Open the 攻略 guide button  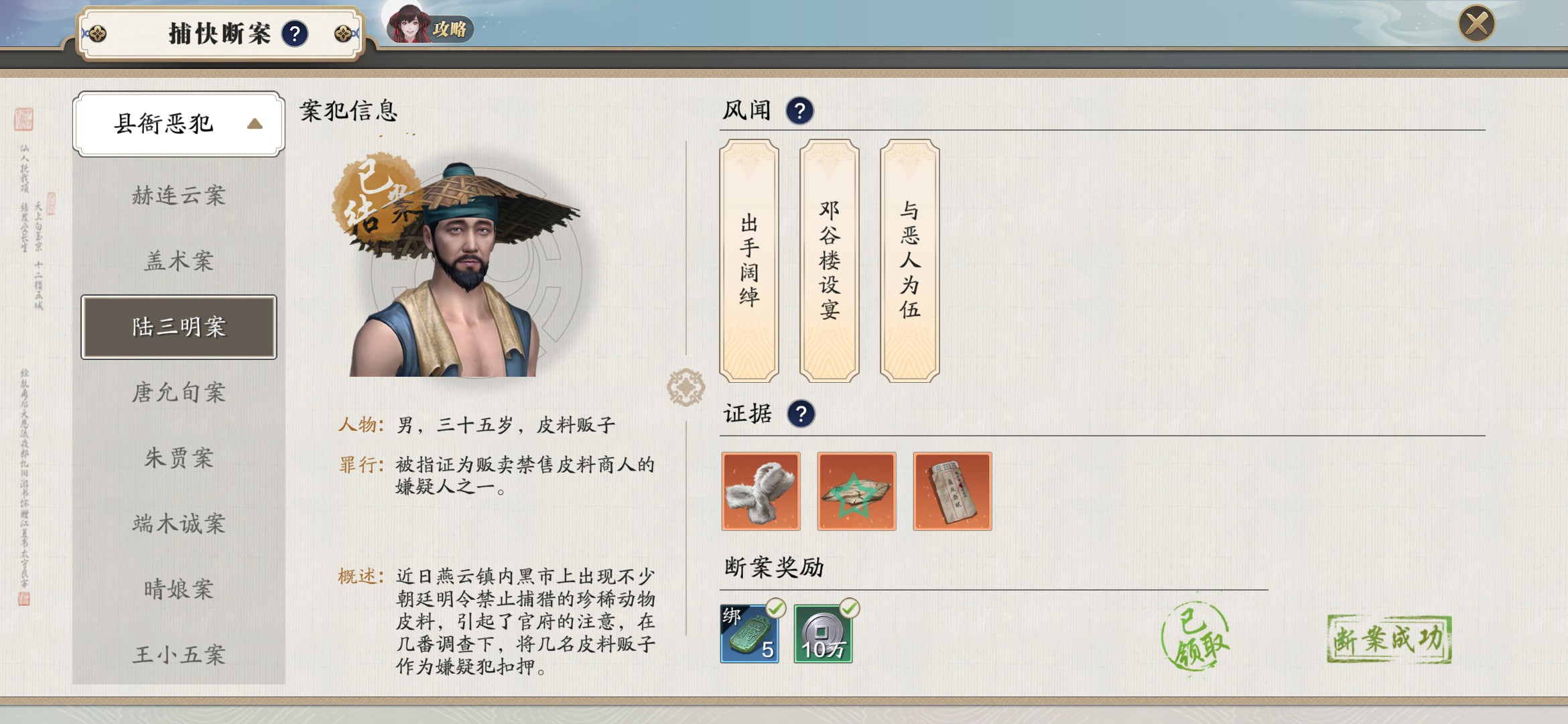point(431,27)
